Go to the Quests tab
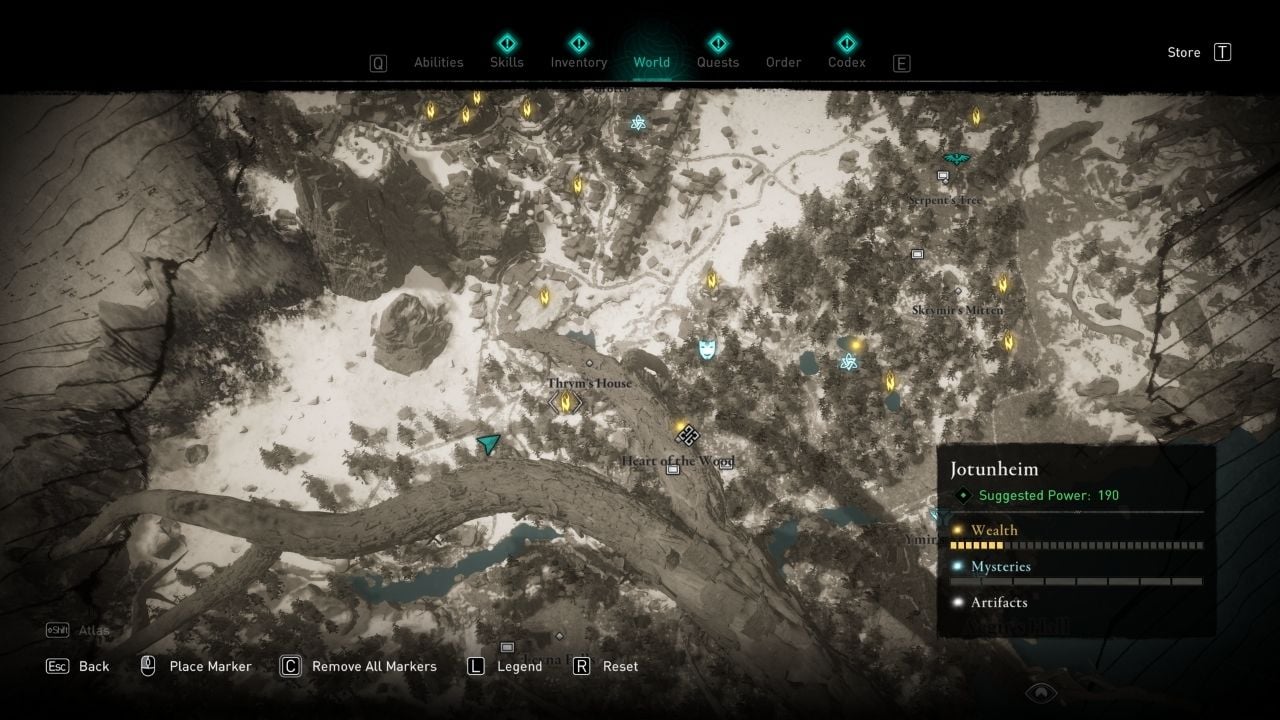The width and height of the screenshot is (1280, 720). point(718,62)
